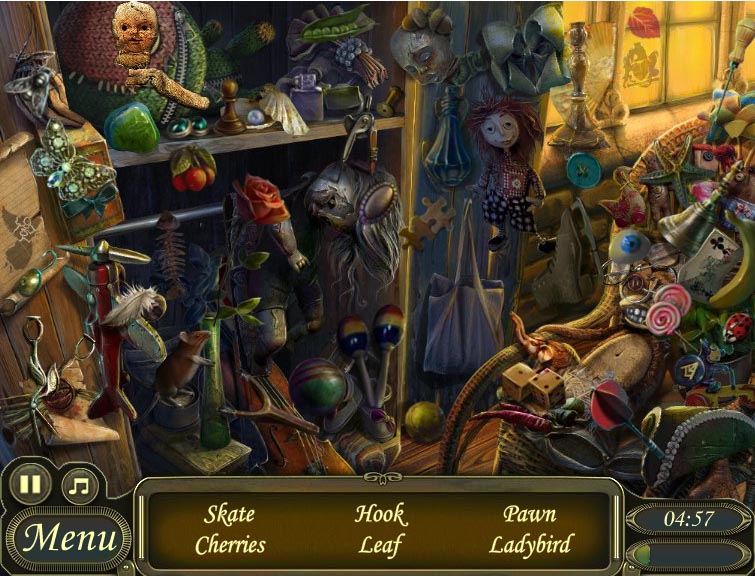Toggle the music note button
The image size is (755, 576).
point(79,487)
